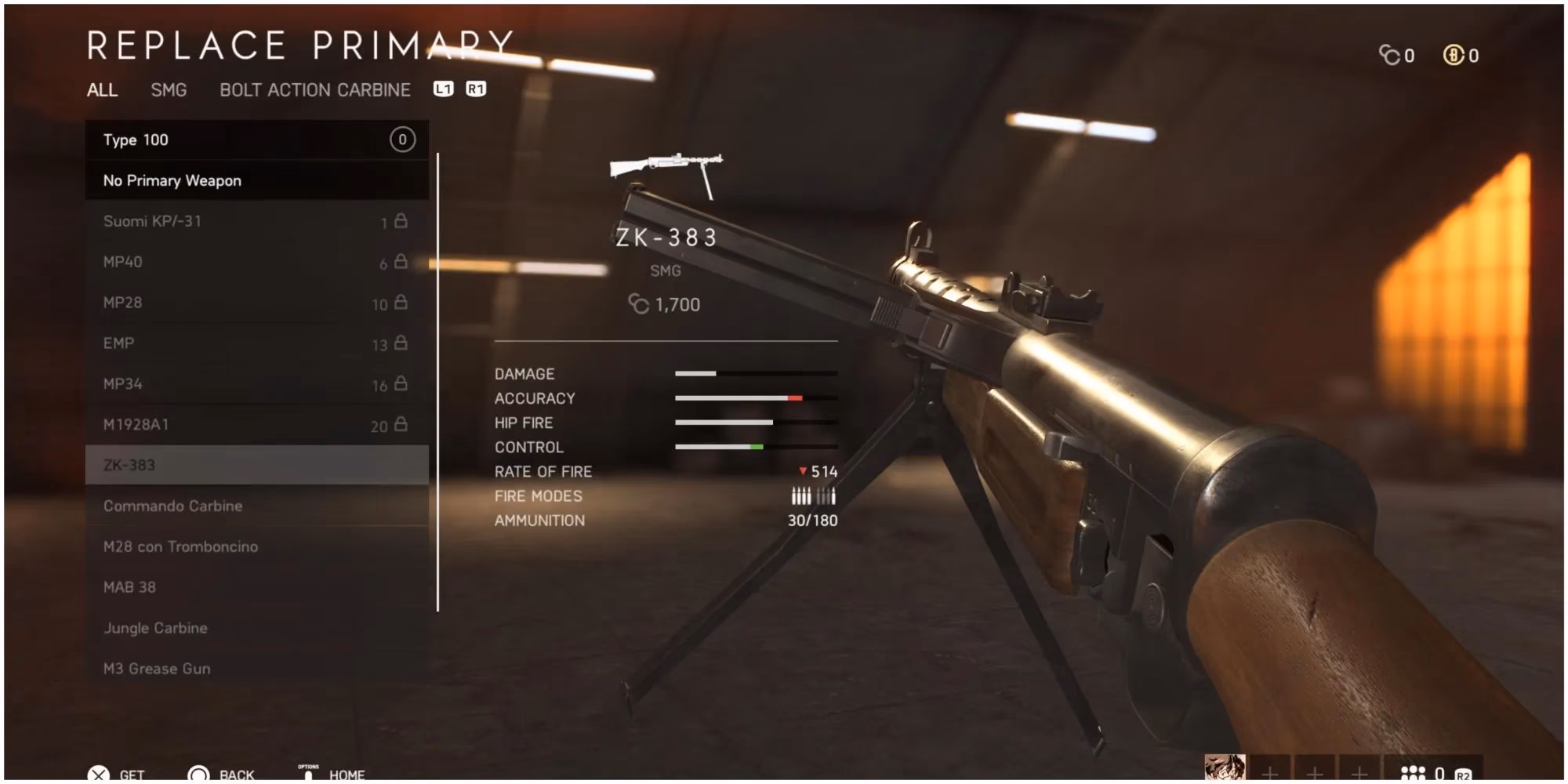The width and height of the screenshot is (1568, 784).
Task: Click the R1 button prompt icon
Action: pyautogui.click(x=474, y=89)
